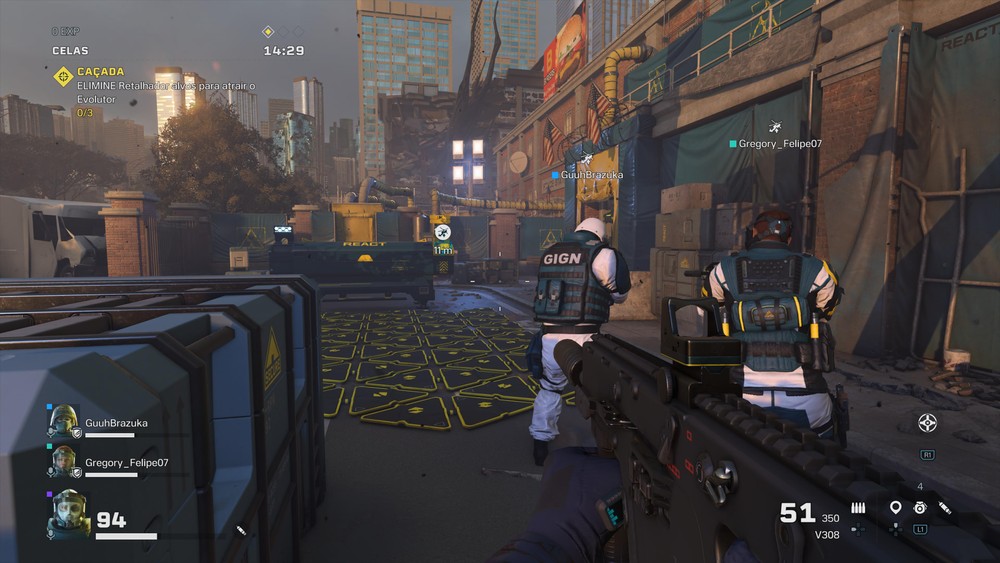Activate the operator ability crosshair icon
The height and width of the screenshot is (563, 1000).
pos(927,422)
